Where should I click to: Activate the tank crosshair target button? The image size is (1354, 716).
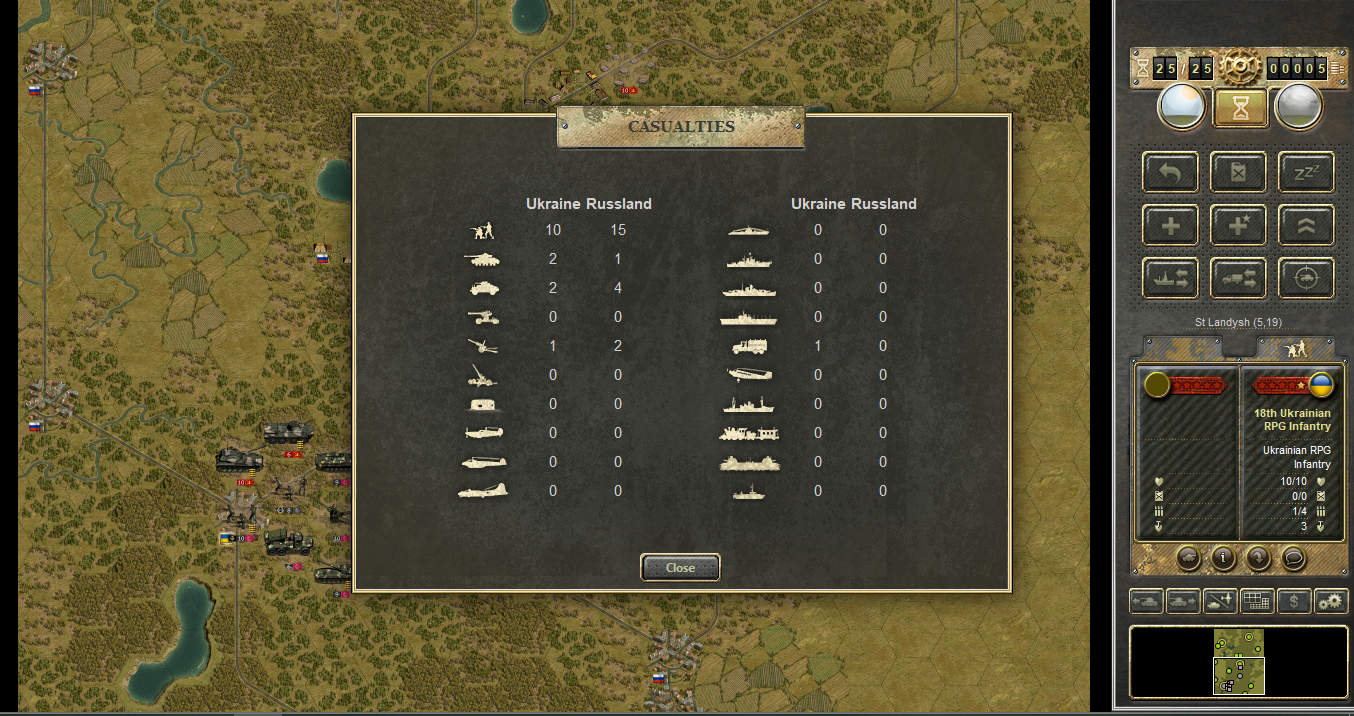pos(1306,278)
